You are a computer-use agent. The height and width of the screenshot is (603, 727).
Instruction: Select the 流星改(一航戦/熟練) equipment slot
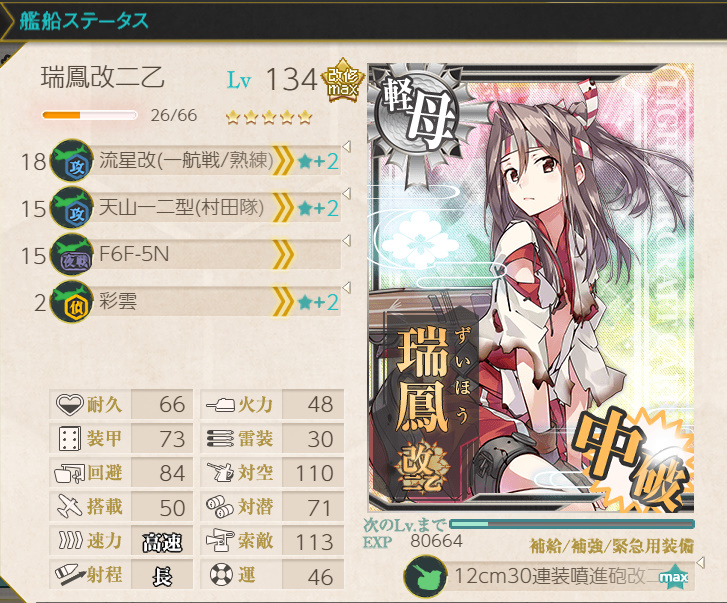point(195,161)
